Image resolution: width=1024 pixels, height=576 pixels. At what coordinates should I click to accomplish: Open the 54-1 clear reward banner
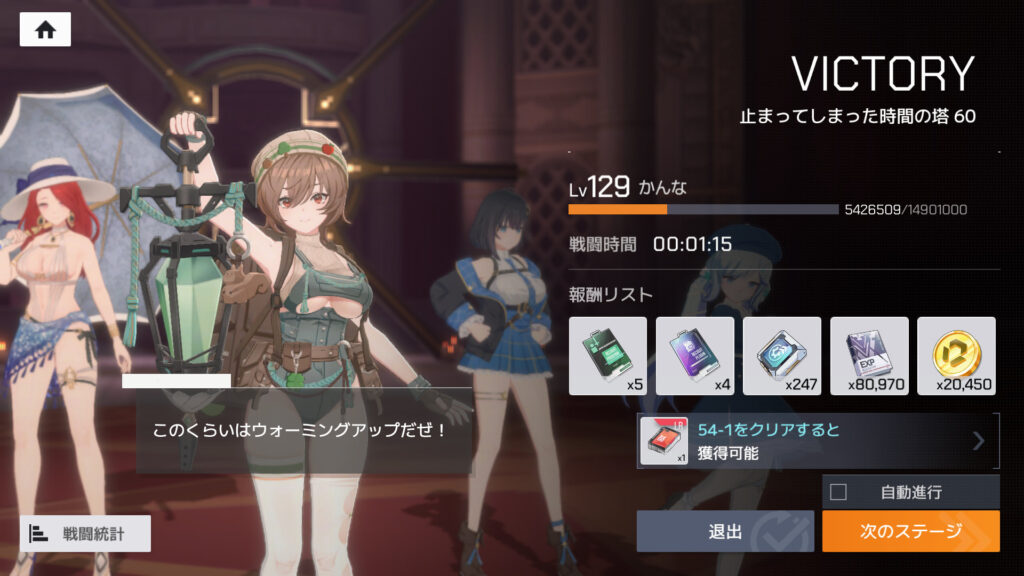coord(818,441)
